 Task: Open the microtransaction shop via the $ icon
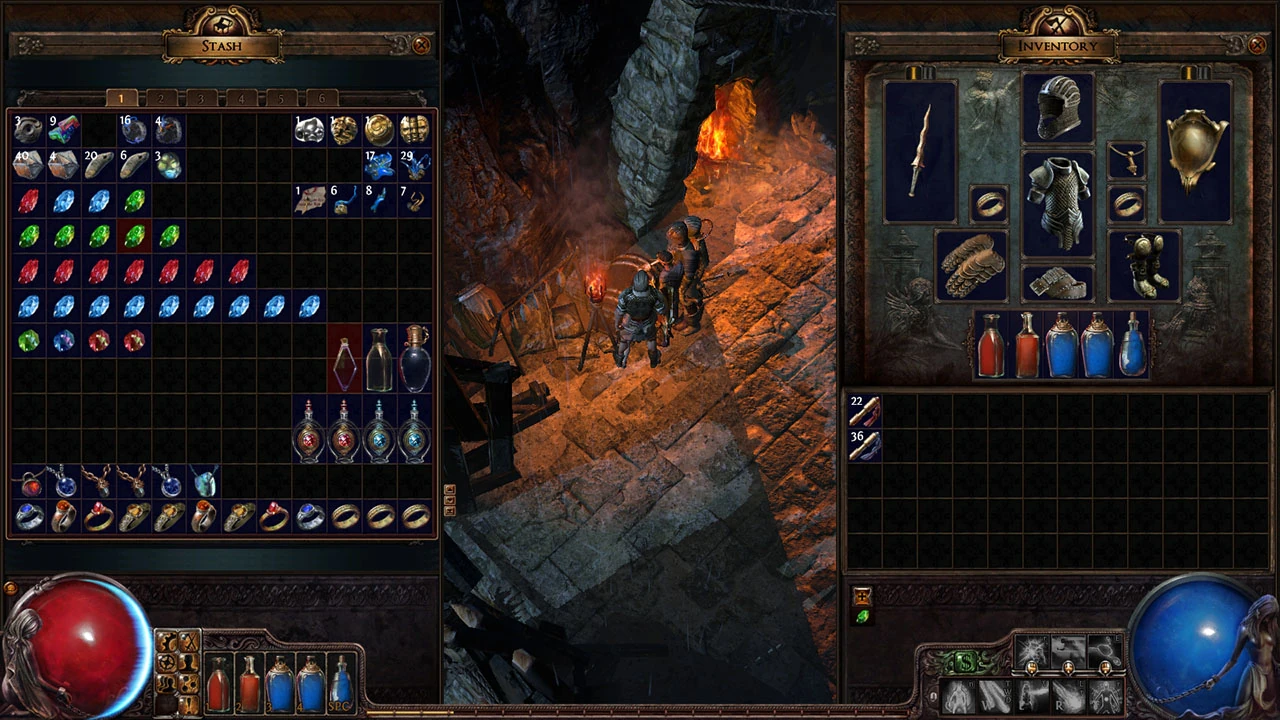point(965,661)
